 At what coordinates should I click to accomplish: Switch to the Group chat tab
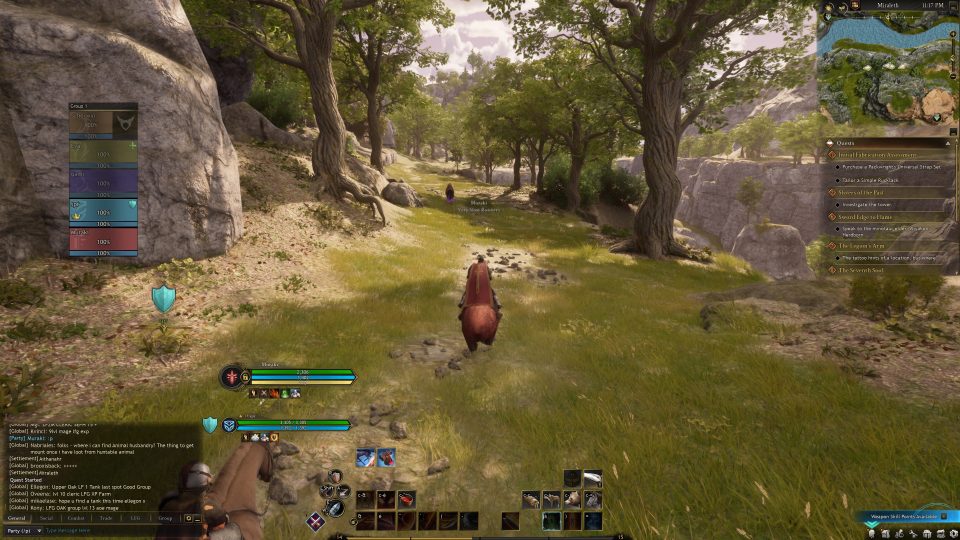165,518
